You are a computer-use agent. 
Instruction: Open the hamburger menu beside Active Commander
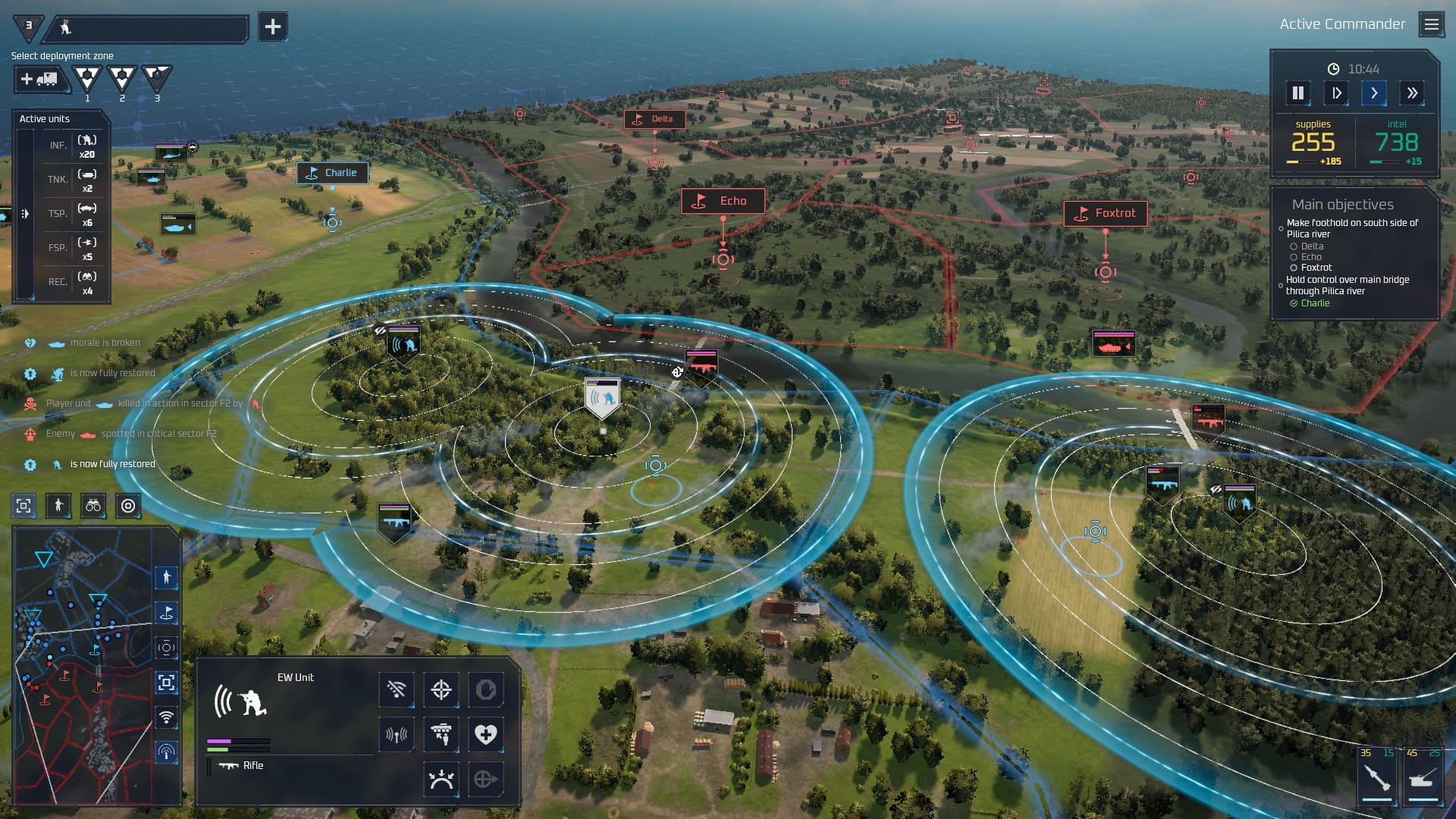1431,25
